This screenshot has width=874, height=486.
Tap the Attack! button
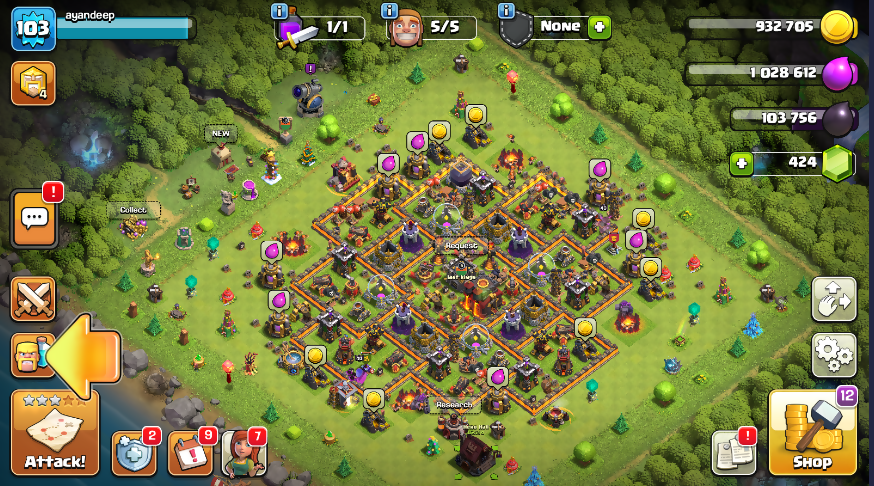pyautogui.click(x=55, y=433)
